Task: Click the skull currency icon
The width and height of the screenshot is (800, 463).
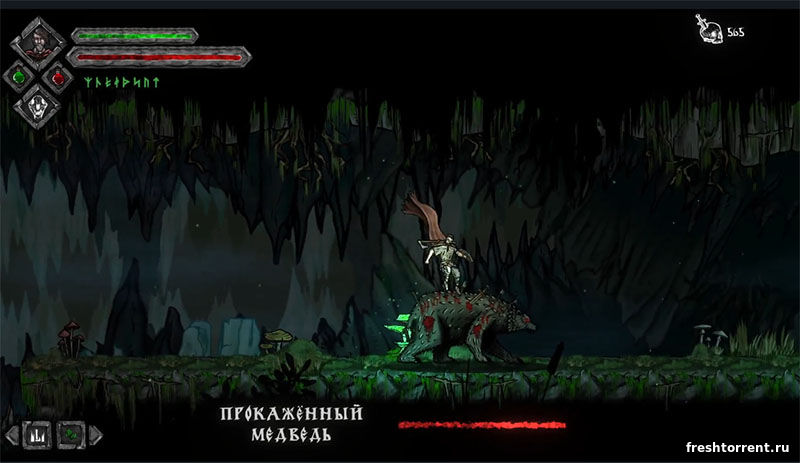Action: point(708,31)
